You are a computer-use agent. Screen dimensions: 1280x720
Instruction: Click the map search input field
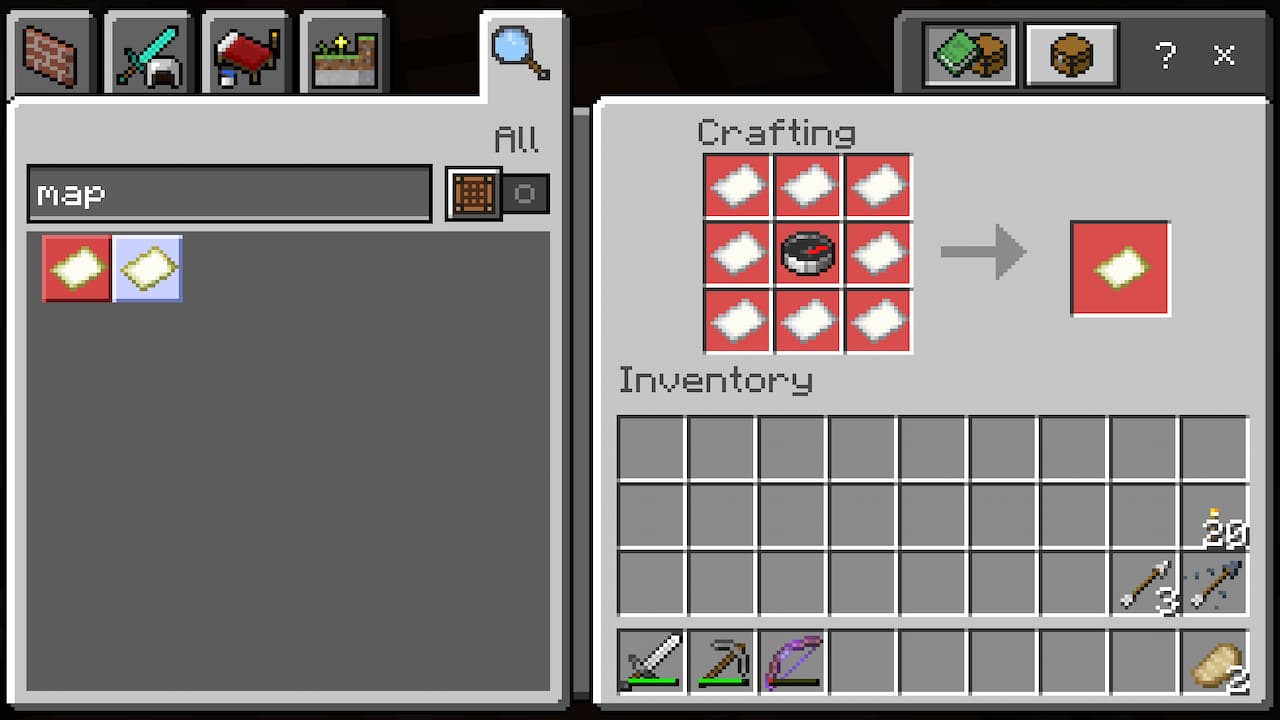[230, 193]
